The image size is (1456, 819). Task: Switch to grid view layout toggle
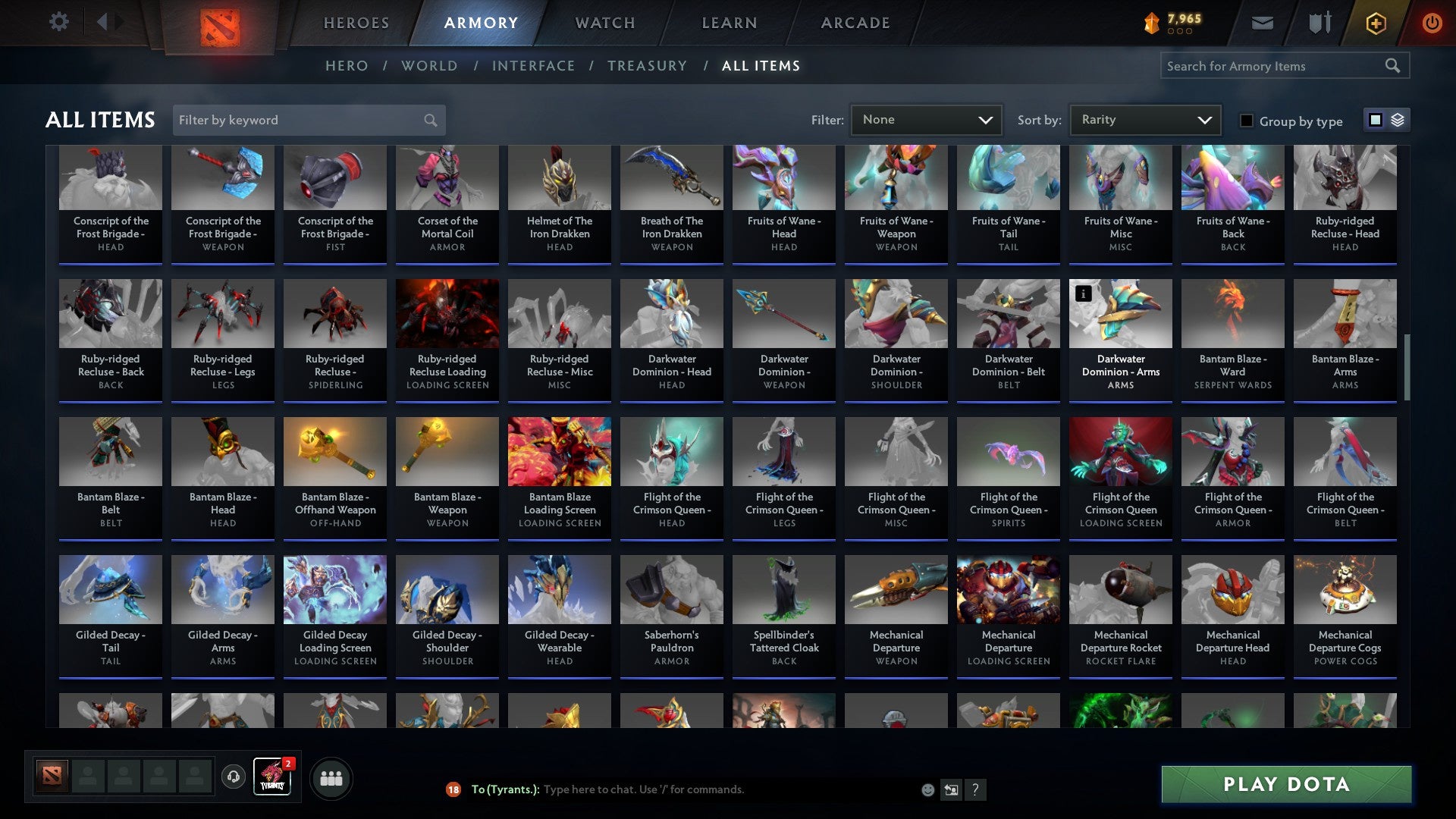1374,120
